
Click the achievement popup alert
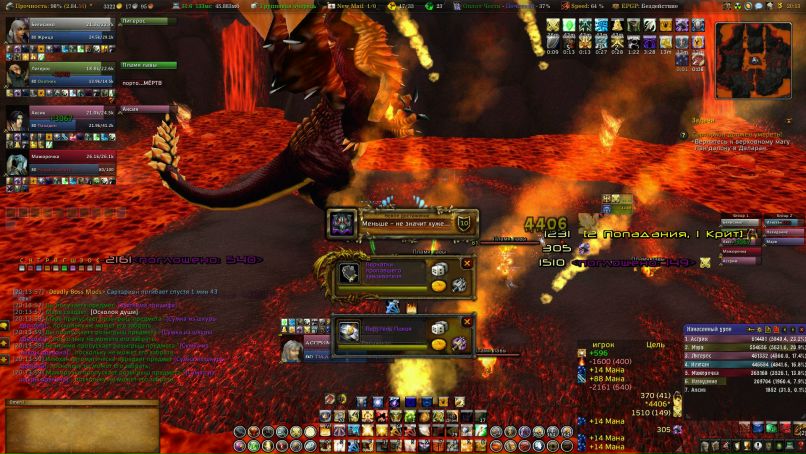pyautogui.click(x=400, y=223)
